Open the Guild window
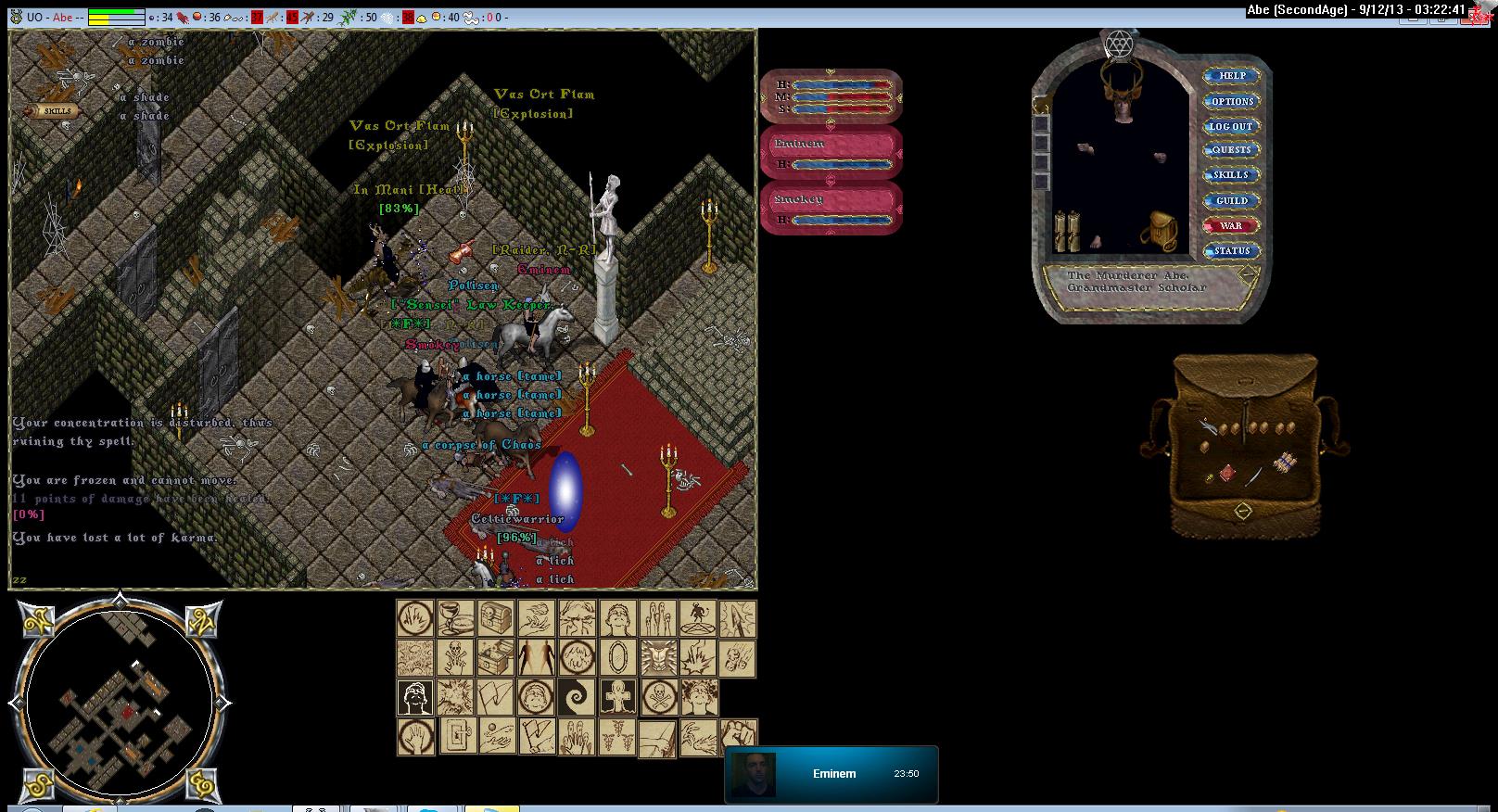This screenshot has height=812, width=1498. [1231, 200]
